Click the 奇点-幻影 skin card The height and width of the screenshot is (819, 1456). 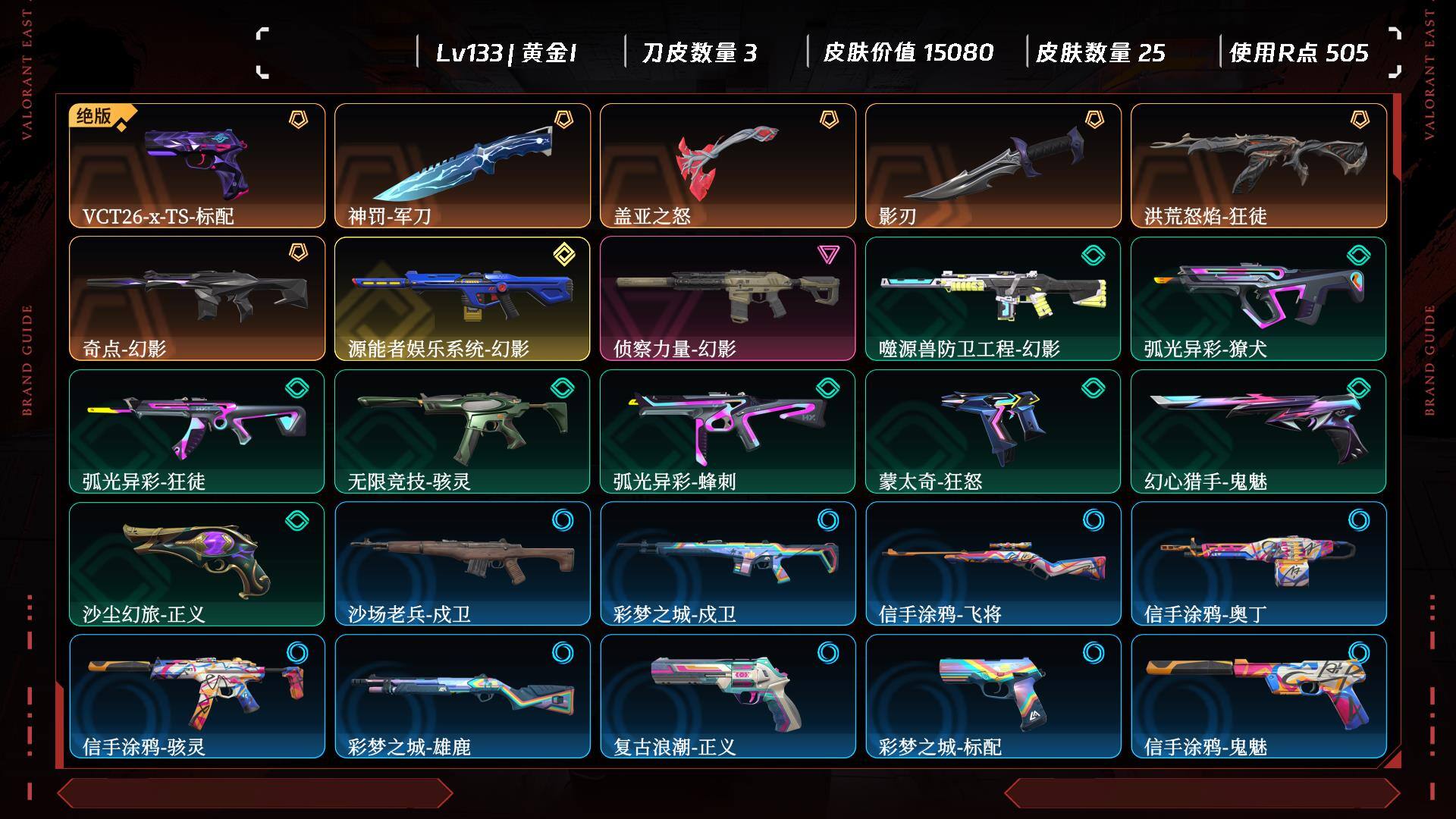pos(197,298)
